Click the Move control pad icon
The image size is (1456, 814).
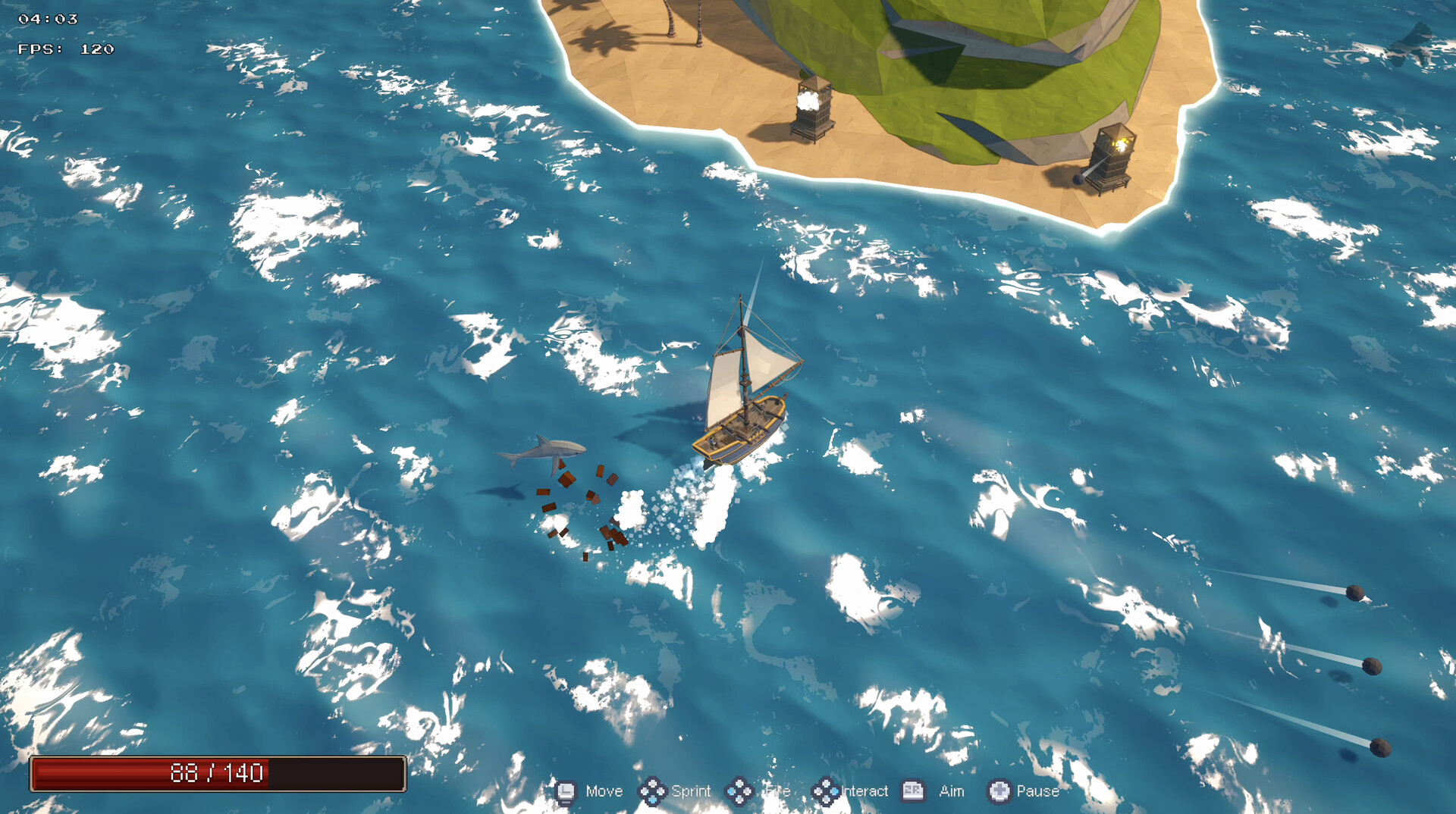565,791
